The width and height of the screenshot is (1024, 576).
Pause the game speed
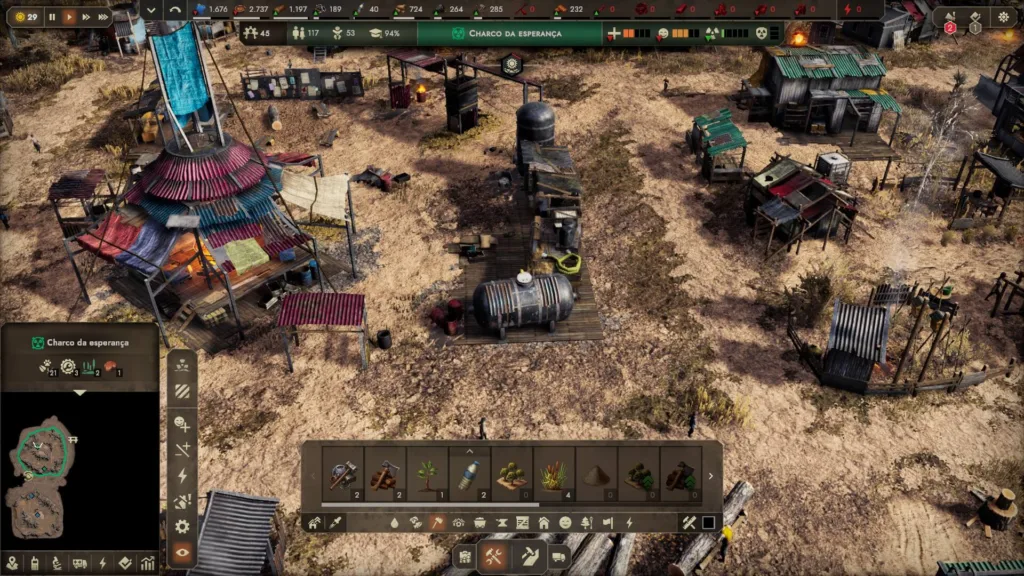pos(52,17)
